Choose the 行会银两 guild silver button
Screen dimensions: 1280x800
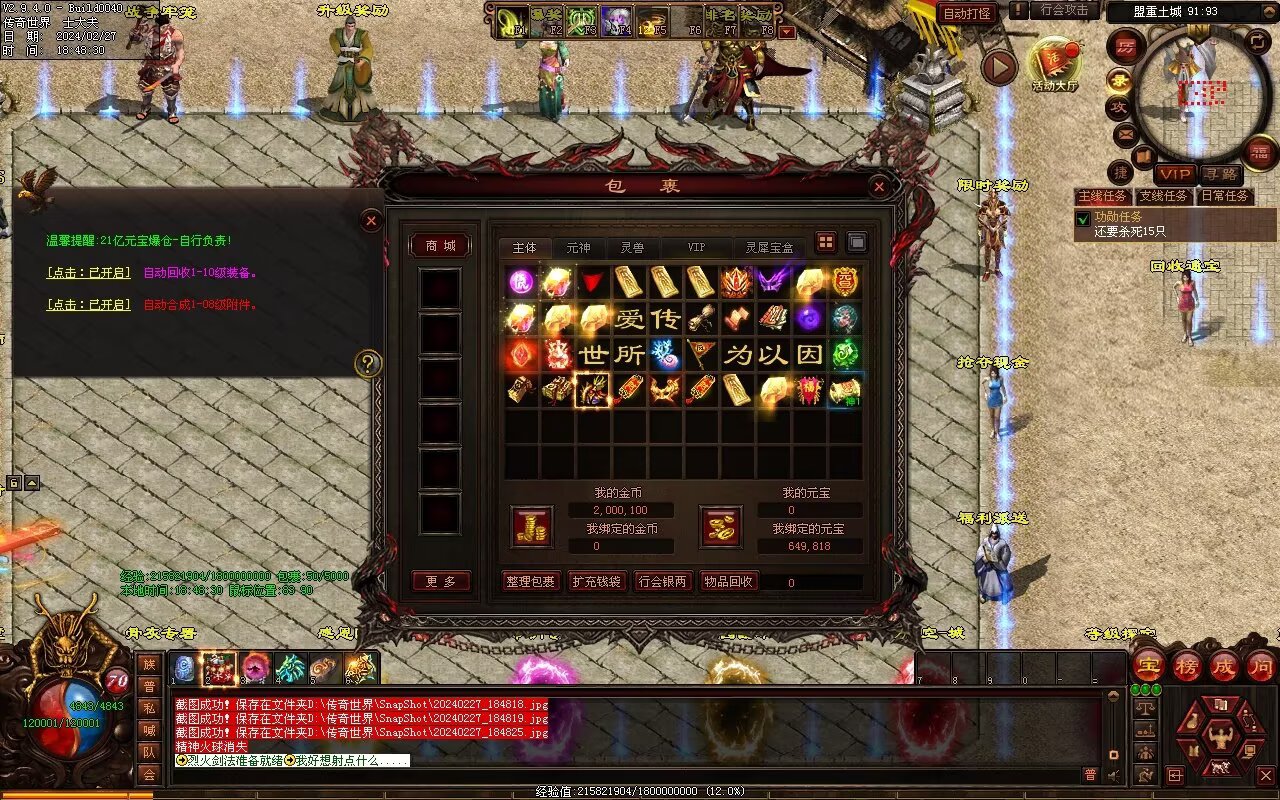coord(663,581)
